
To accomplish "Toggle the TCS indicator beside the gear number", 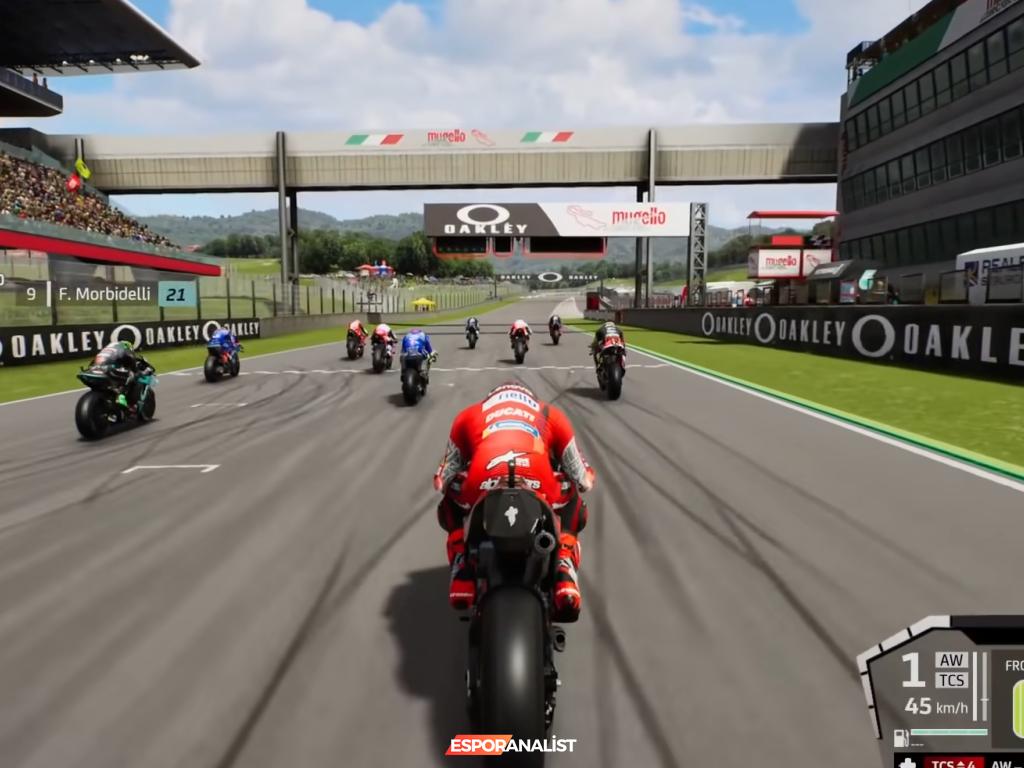I will pos(951,680).
